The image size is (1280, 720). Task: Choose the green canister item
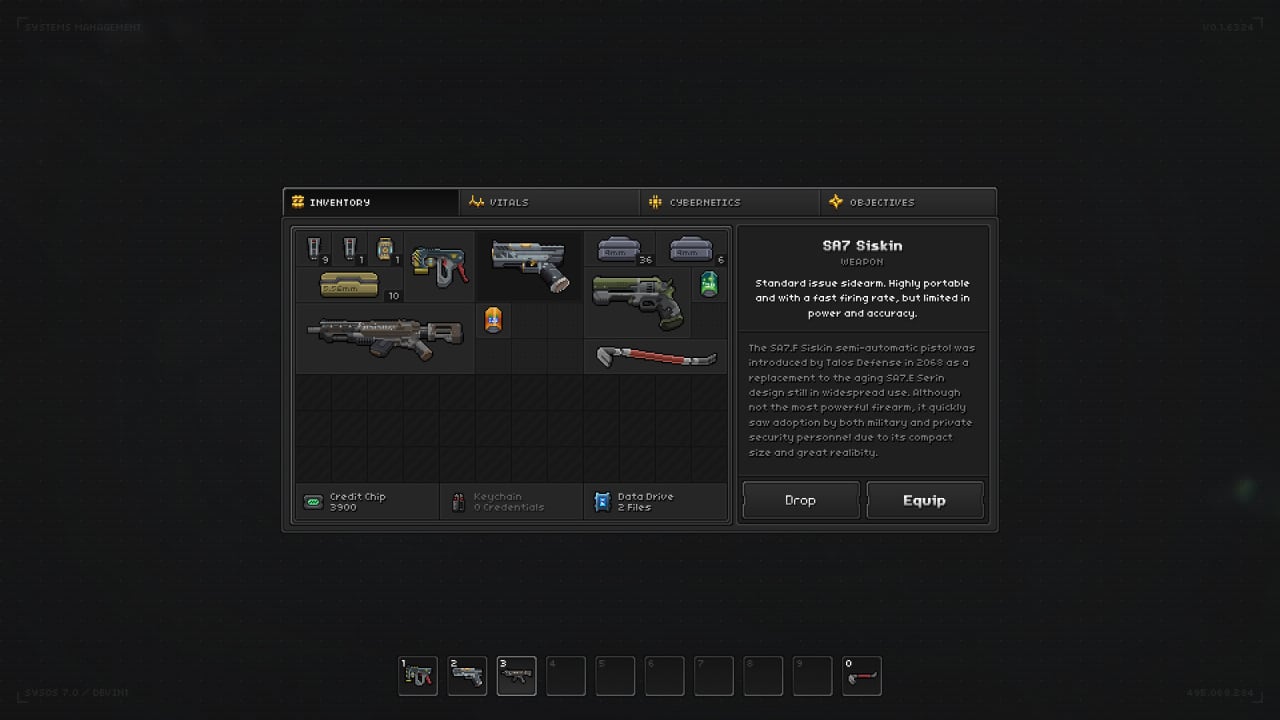709,284
